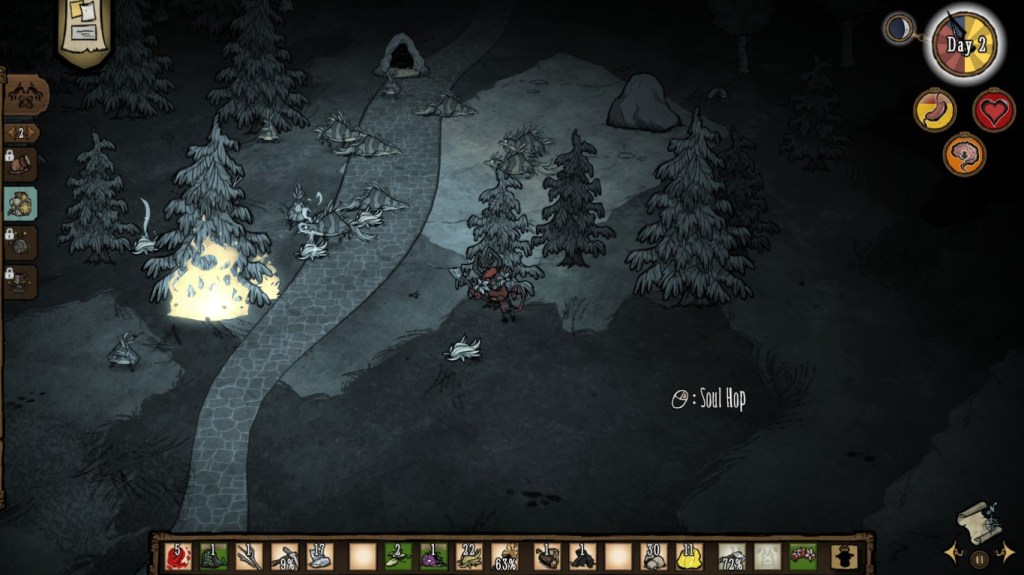The width and height of the screenshot is (1024, 575).
Task: Select the red petals stack of 5
Action: pyautogui.click(x=177, y=556)
